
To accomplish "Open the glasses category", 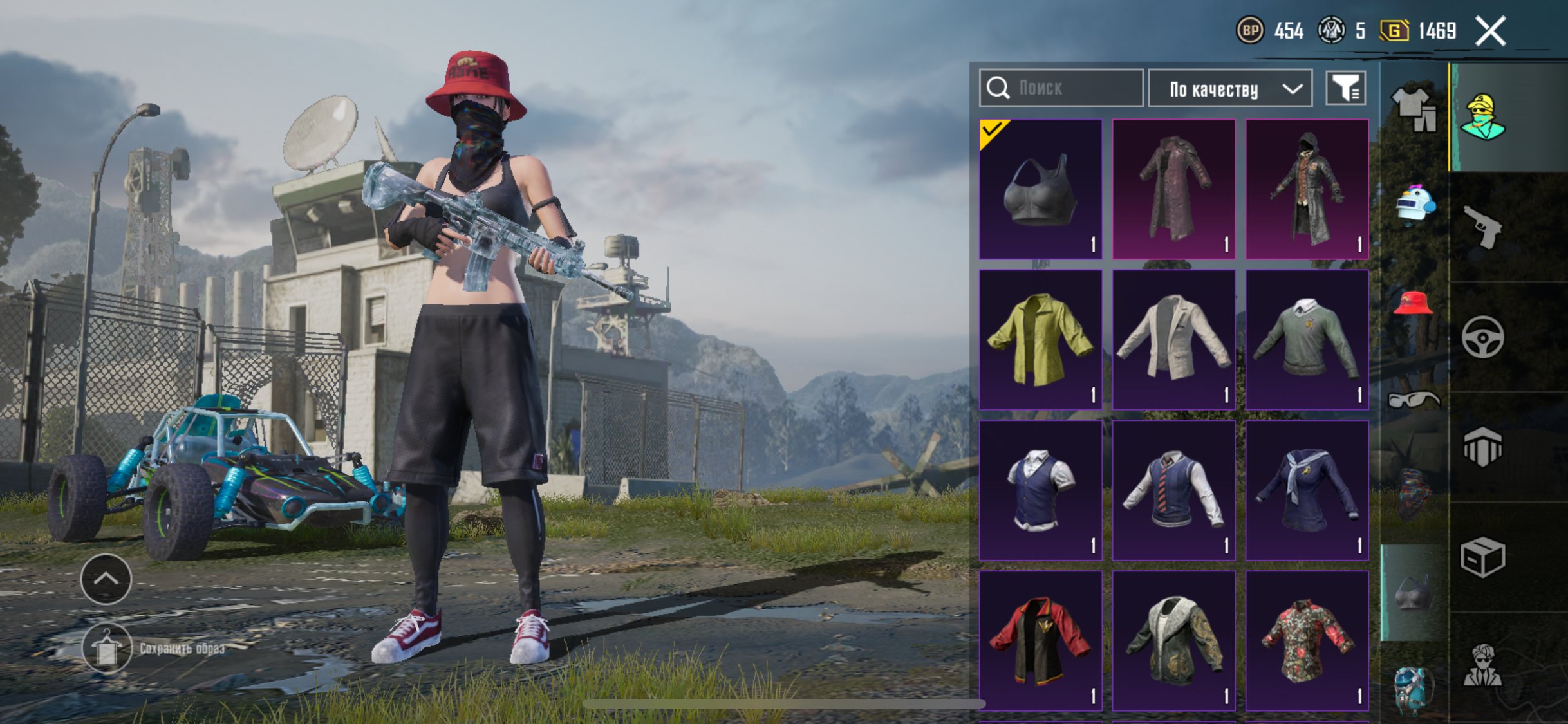I will pyautogui.click(x=1414, y=400).
